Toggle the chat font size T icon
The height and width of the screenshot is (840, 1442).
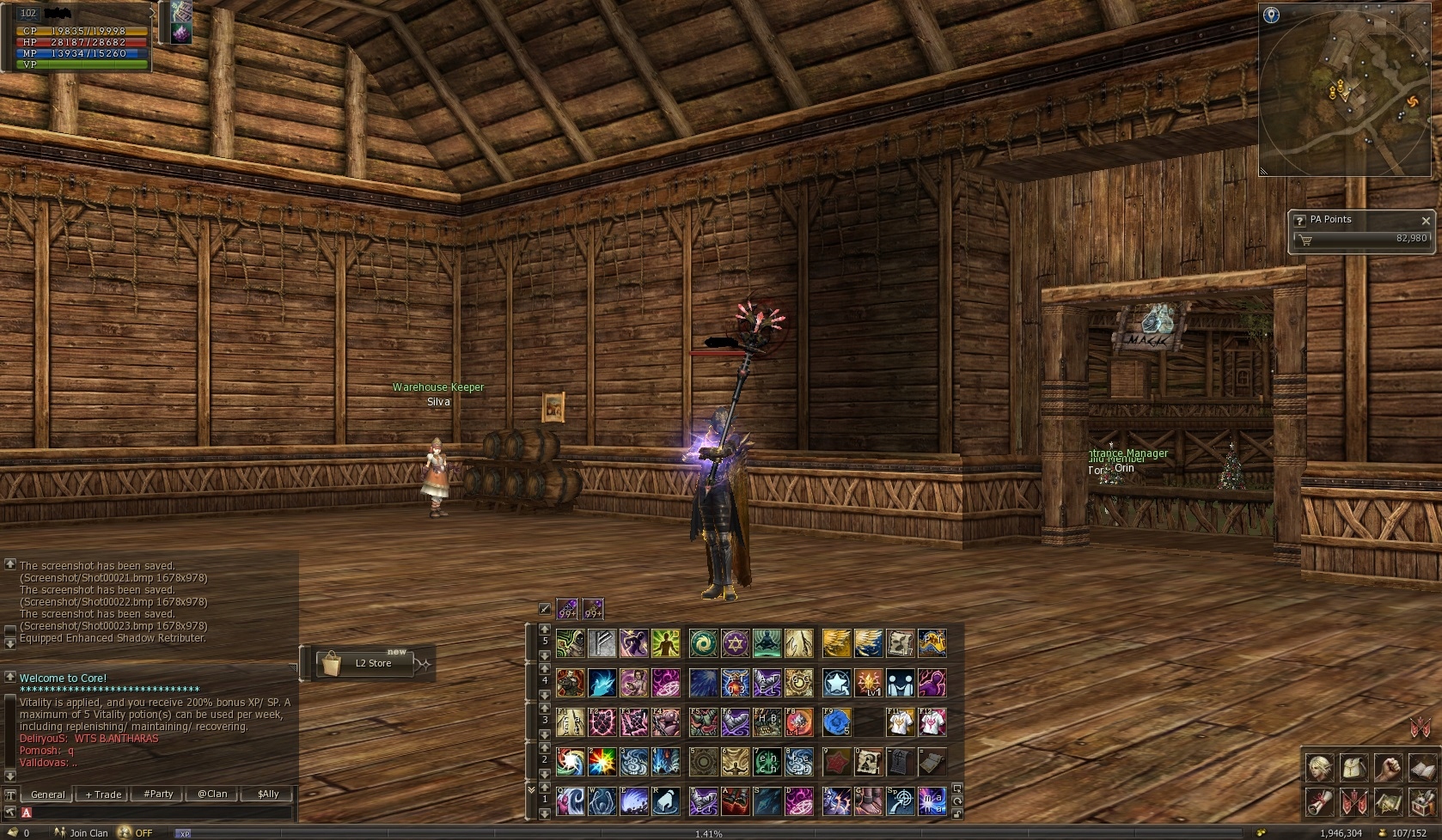tap(9, 794)
